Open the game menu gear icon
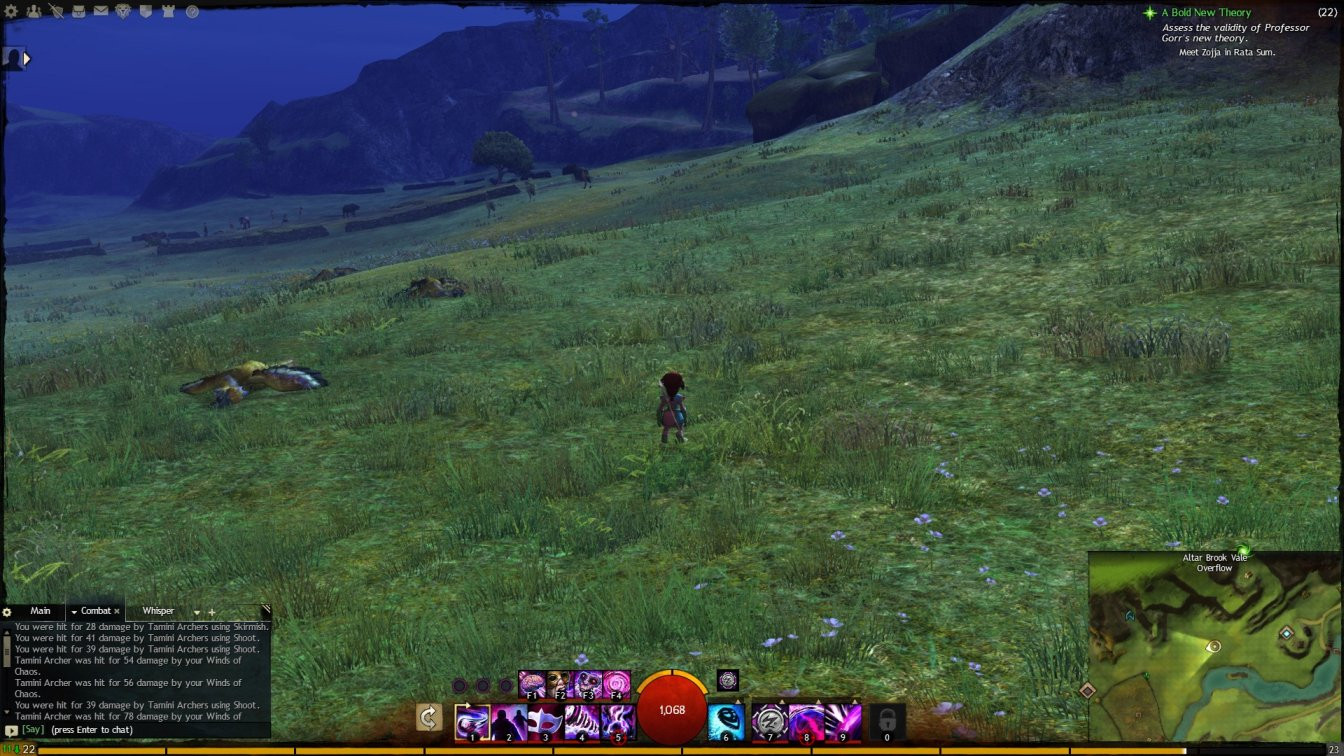 (x=12, y=12)
